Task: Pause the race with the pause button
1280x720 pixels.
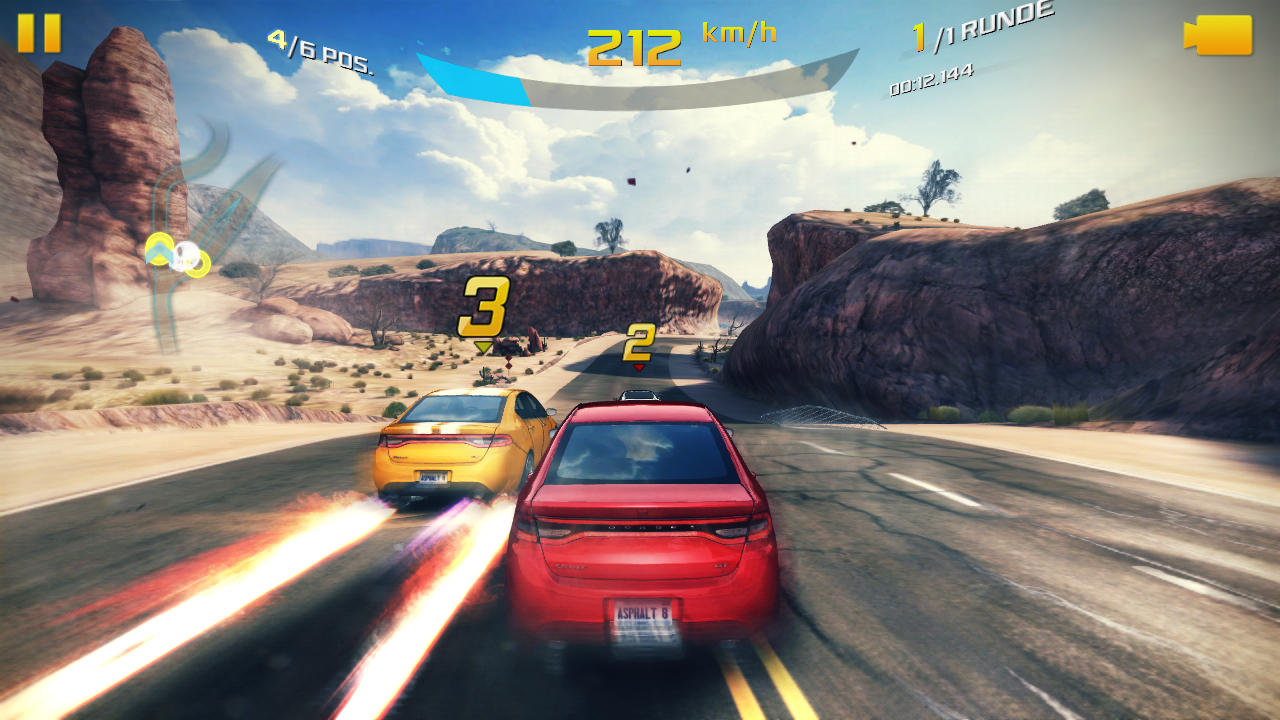Action: tap(39, 33)
